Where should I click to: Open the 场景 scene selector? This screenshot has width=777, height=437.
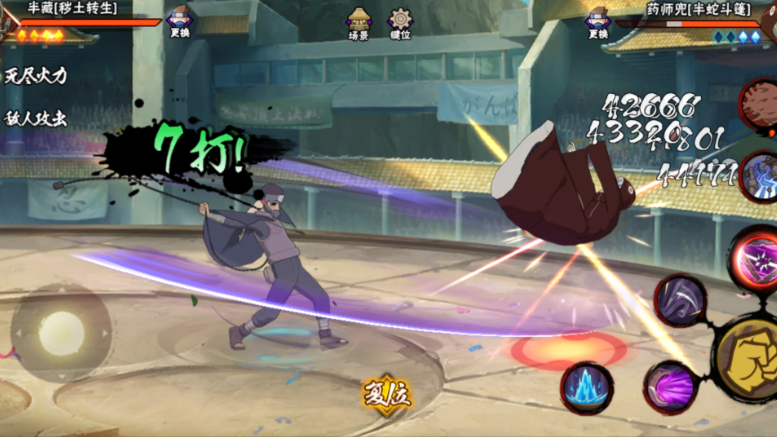tap(358, 22)
